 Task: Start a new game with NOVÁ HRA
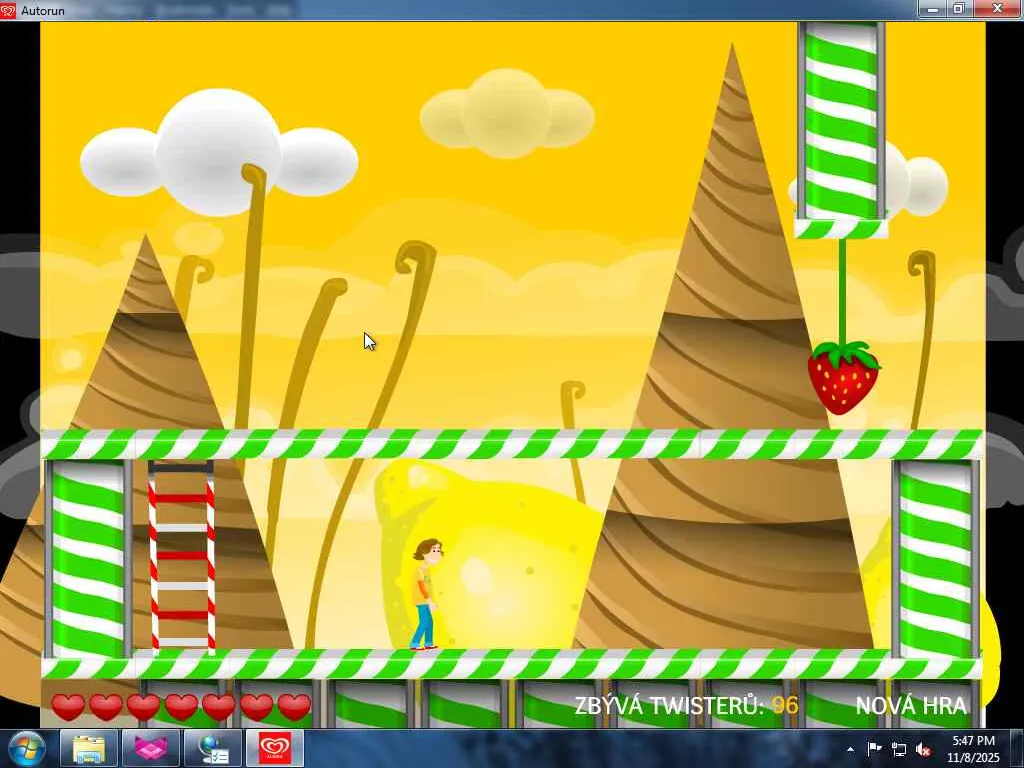(910, 706)
